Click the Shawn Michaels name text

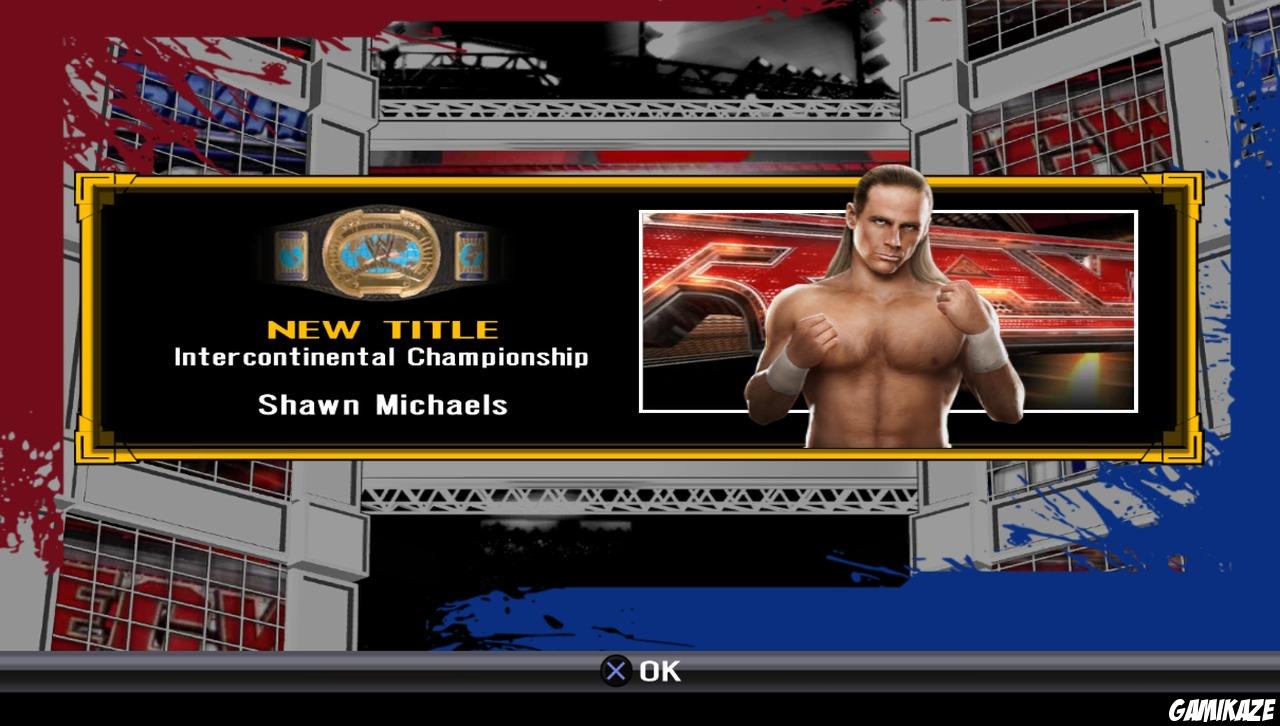click(383, 405)
